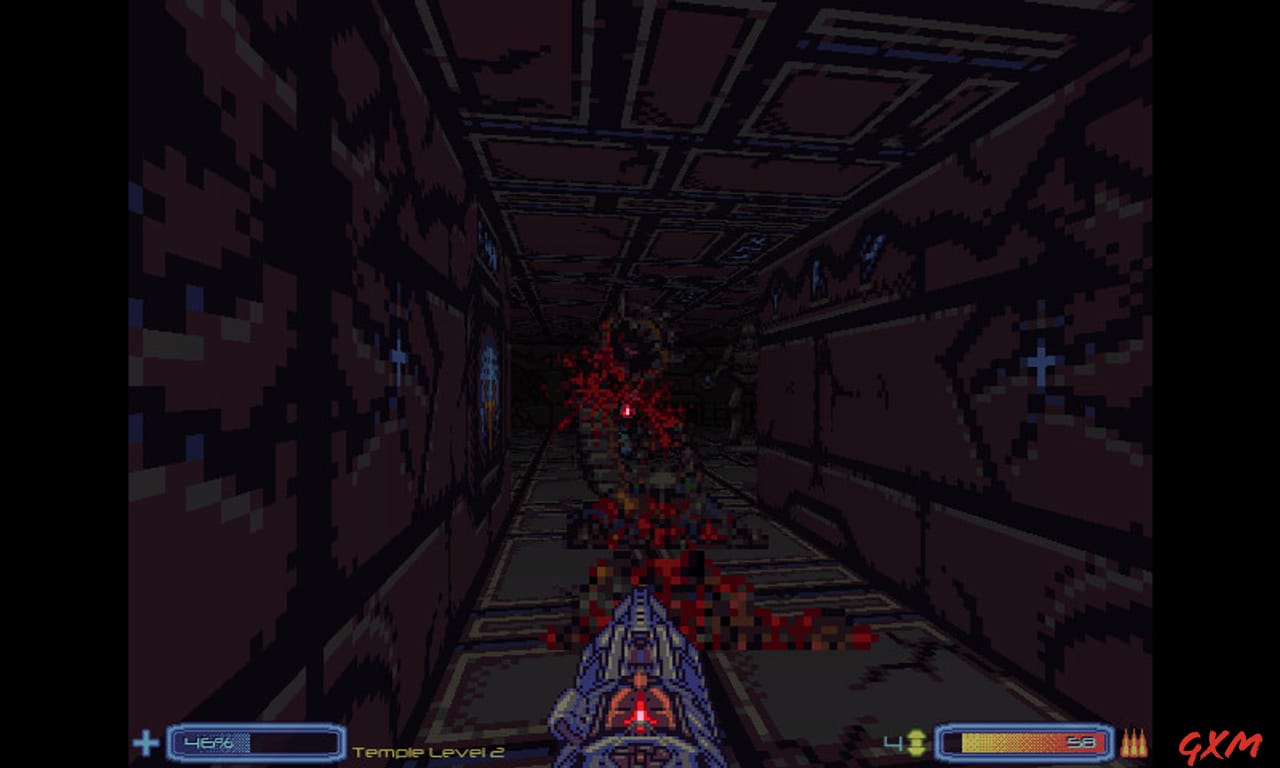Click the health cross icon

pyautogui.click(x=145, y=743)
